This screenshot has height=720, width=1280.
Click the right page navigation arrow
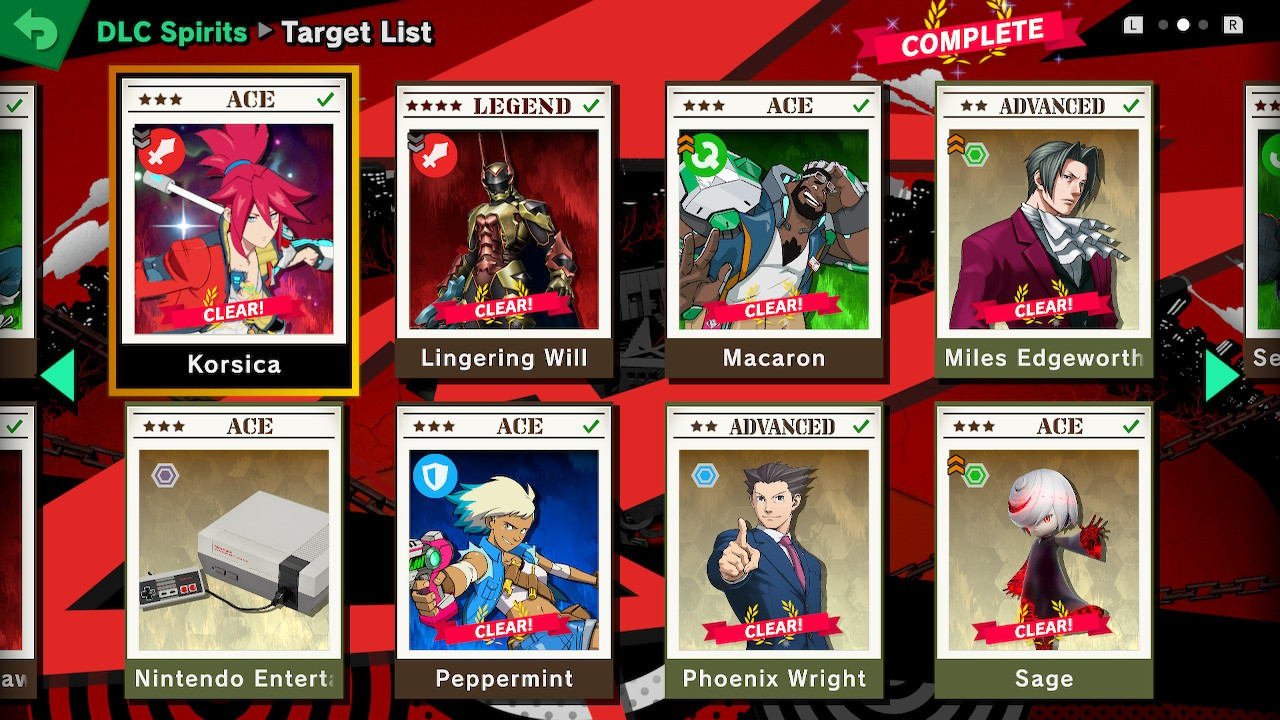coord(1221,375)
